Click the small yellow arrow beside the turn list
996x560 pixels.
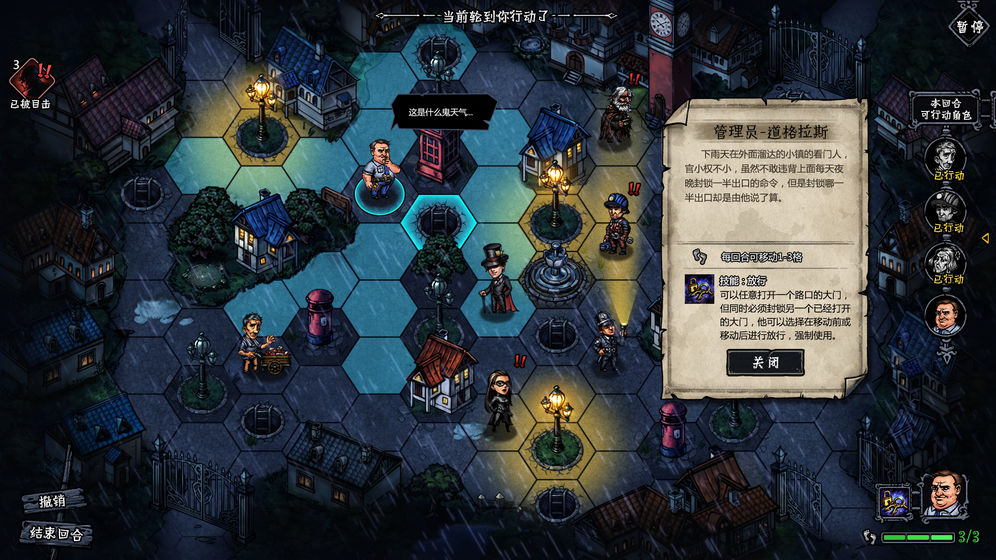click(x=984, y=238)
